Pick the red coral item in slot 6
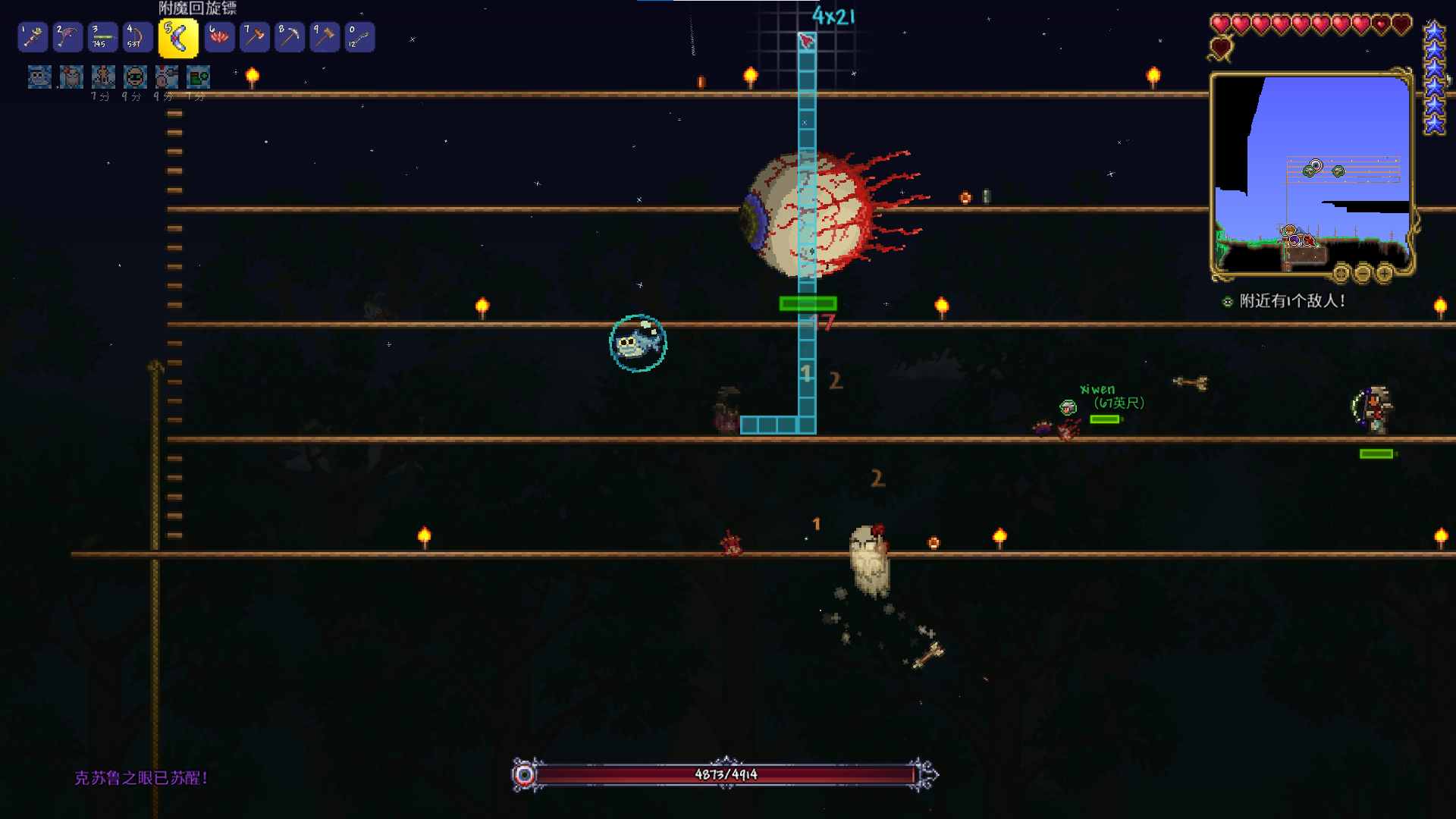The width and height of the screenshot is (1456, 819). click(219, 37)
